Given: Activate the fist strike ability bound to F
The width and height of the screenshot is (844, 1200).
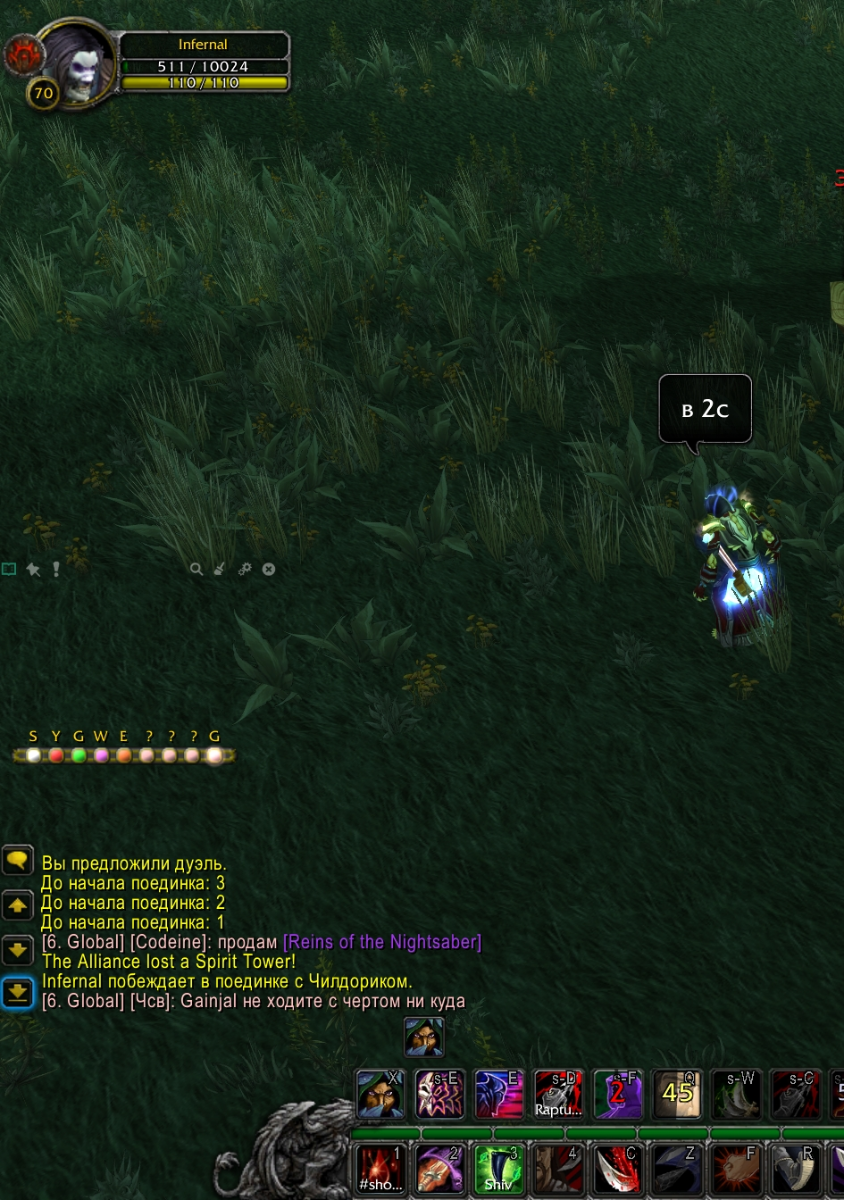Looking at the screenshot, I should tap(735, 1170).
